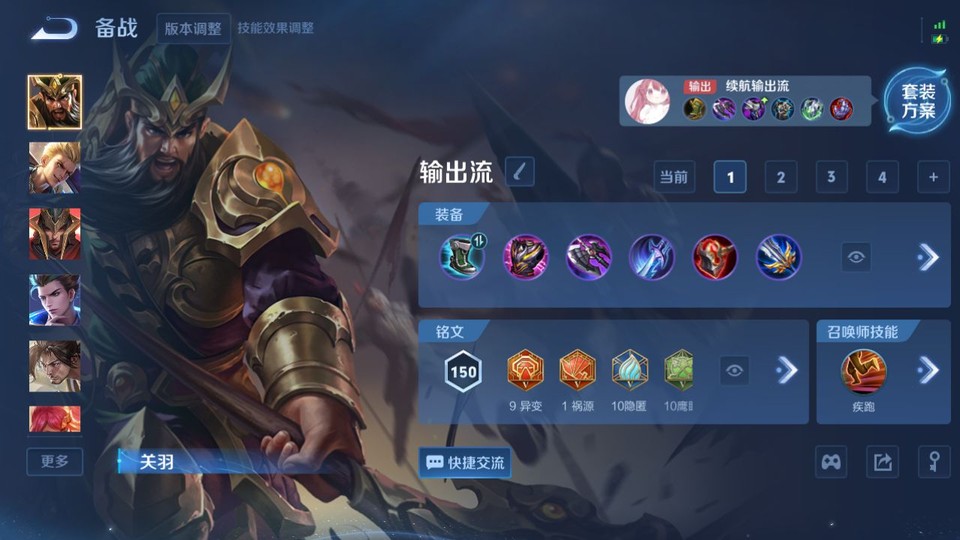
Task: Change the 疾跑 summoner skill
Action: pos(864,372)
